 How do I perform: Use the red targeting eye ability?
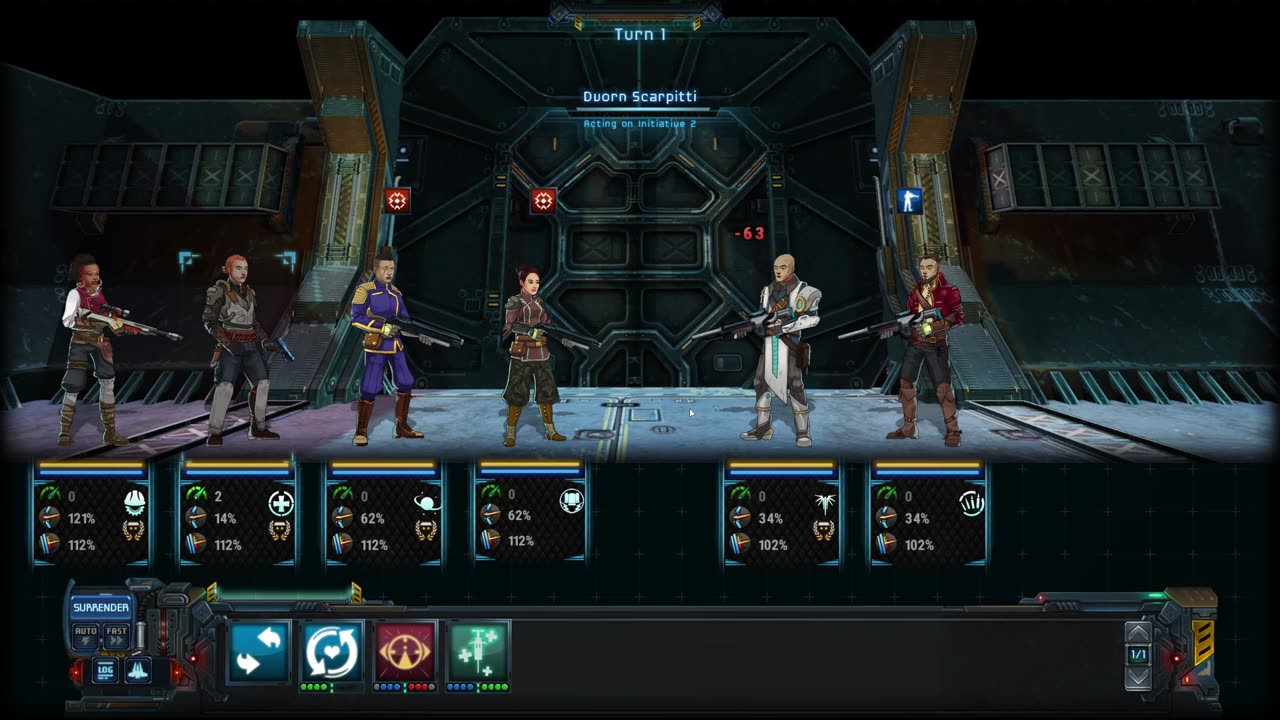[405, 651]
